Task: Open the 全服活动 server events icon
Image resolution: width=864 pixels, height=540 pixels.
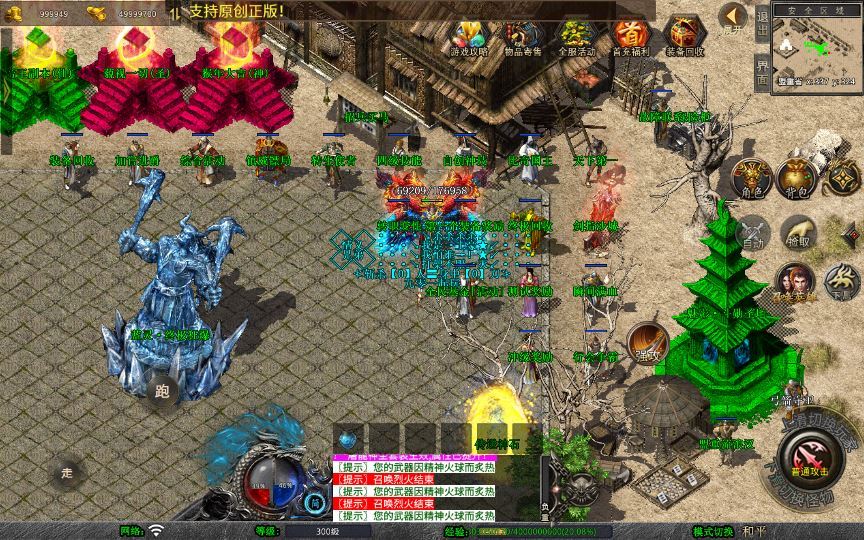Action: pos(576,36)
